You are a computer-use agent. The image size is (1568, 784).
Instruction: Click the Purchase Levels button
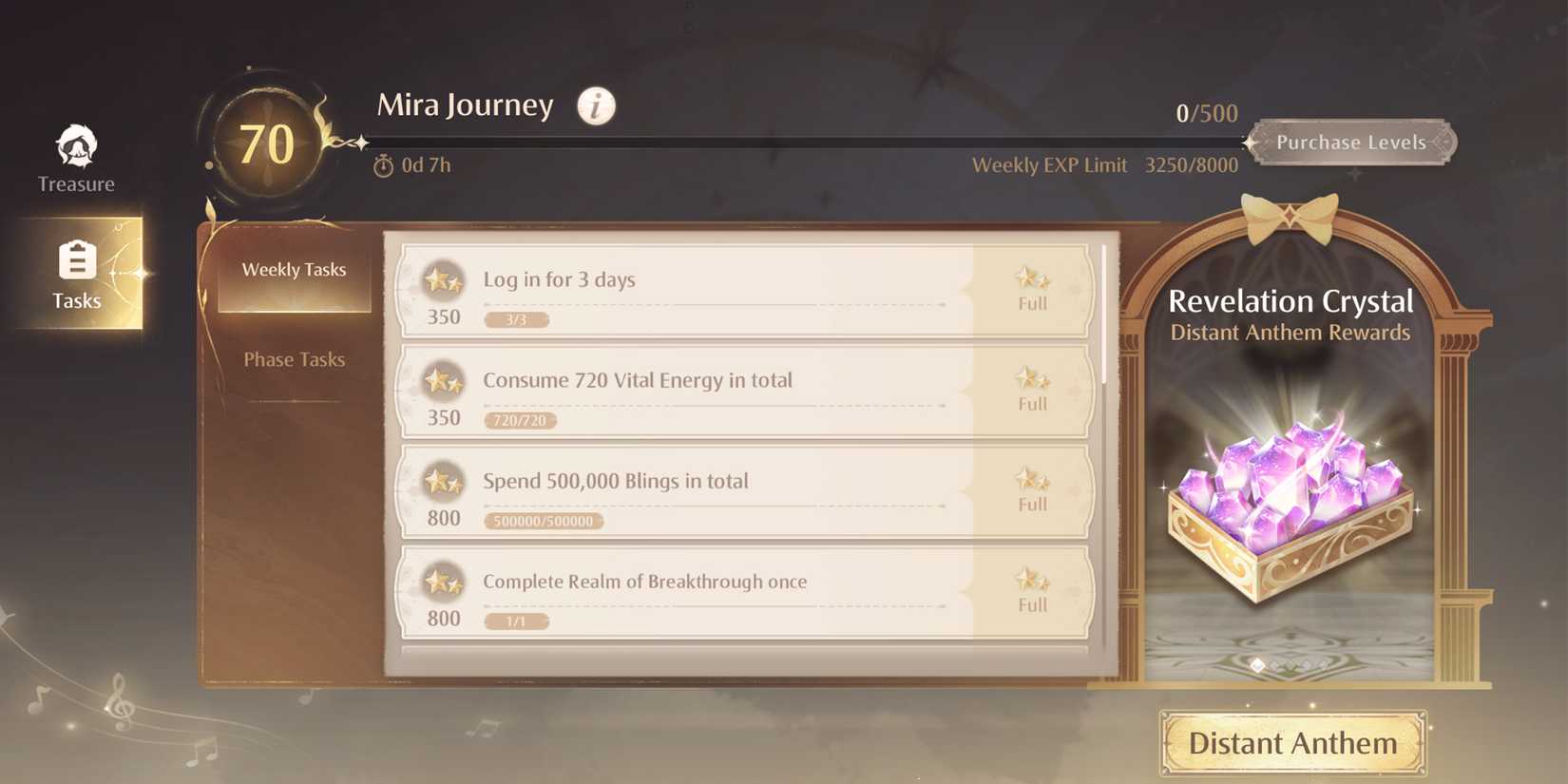click(1352, 142)
